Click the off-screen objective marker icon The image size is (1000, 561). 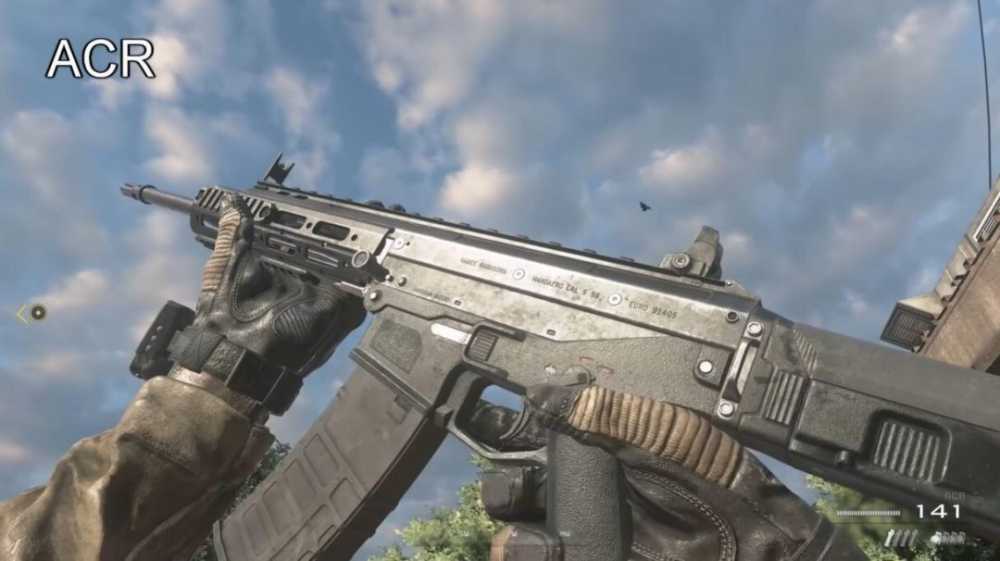point(36,312)
